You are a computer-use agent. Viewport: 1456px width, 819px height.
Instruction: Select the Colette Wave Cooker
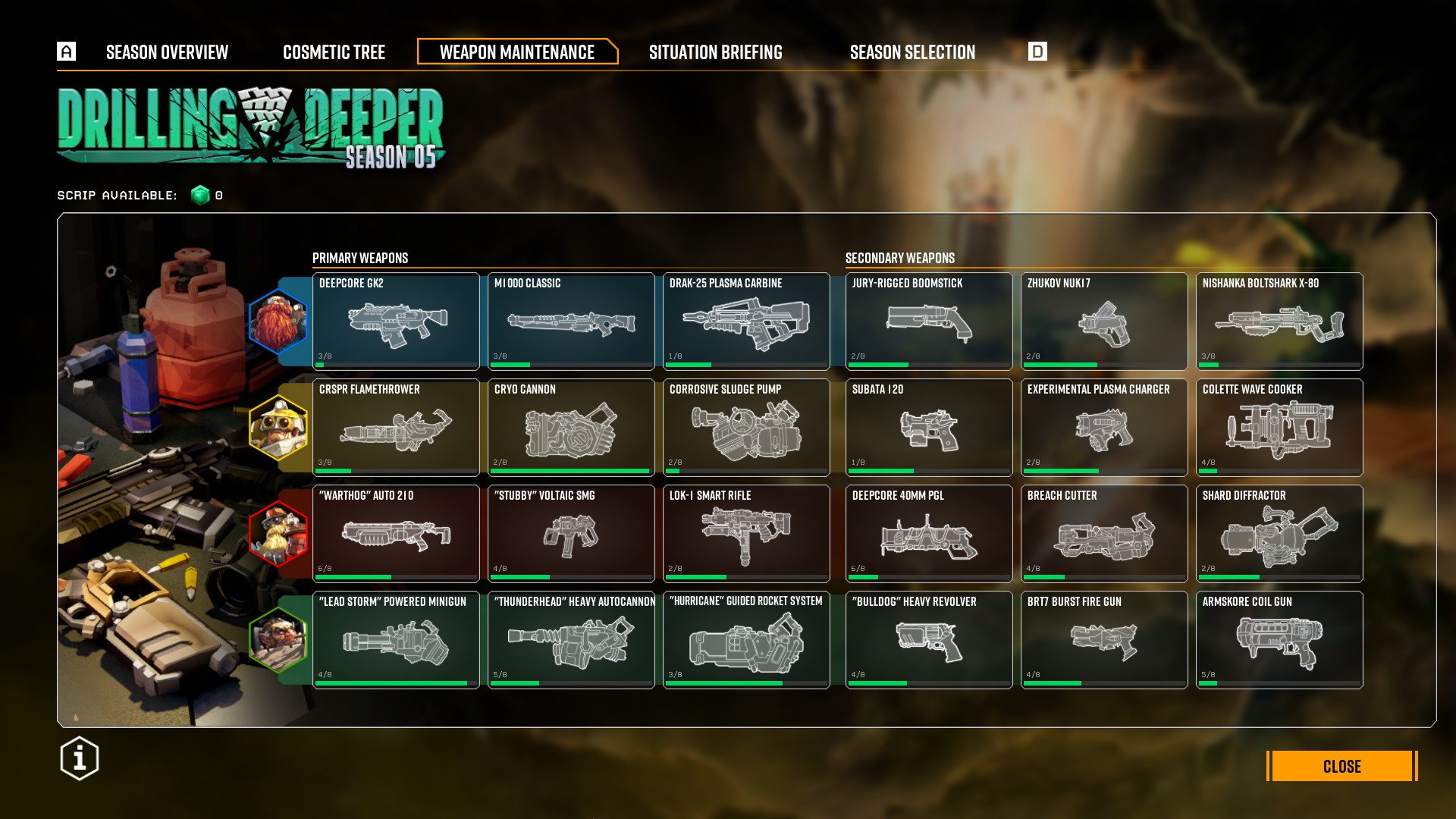click(1279, 428)
